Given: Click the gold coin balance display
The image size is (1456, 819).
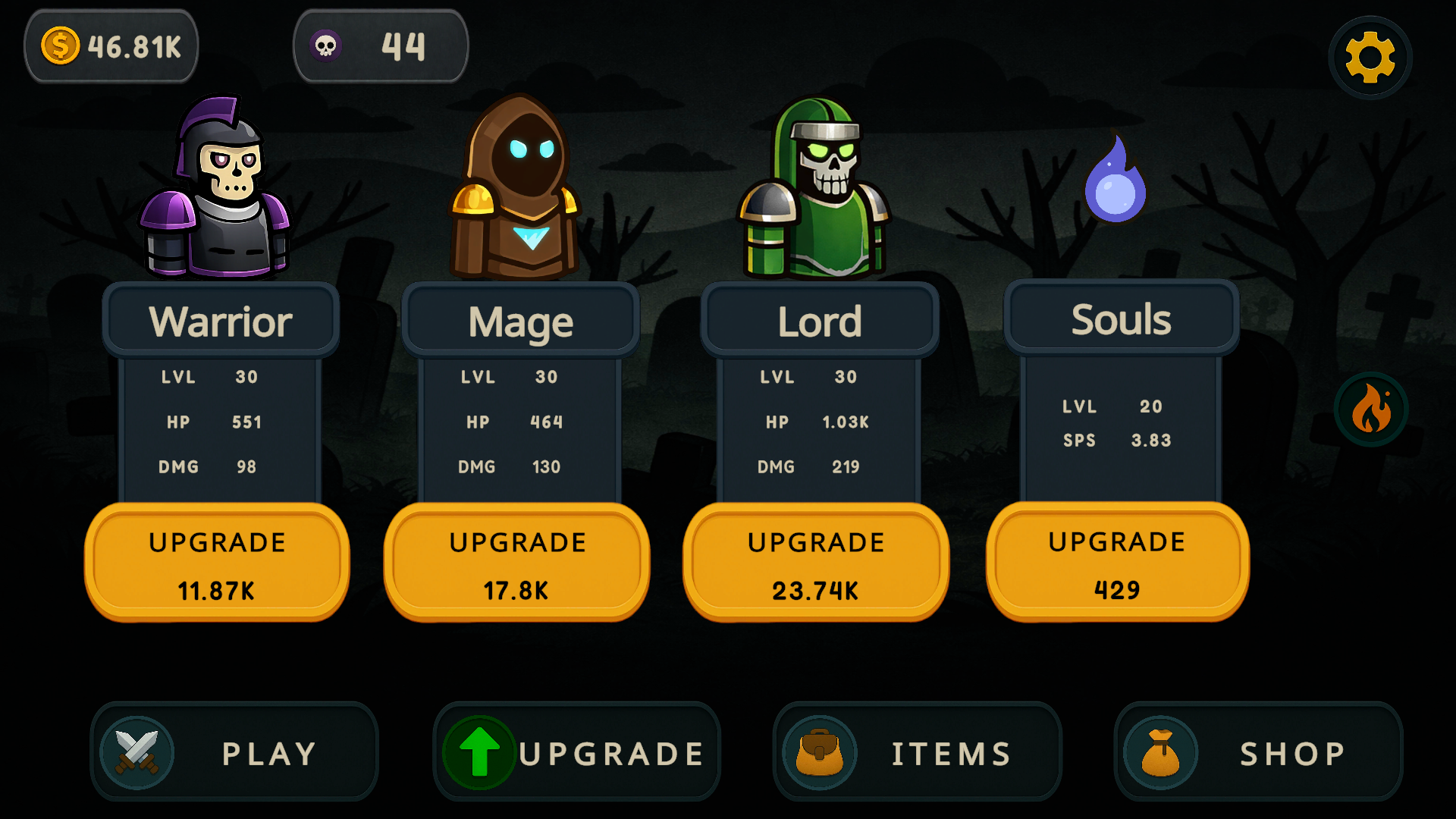Looking at the screenshot, I should 111,45.
